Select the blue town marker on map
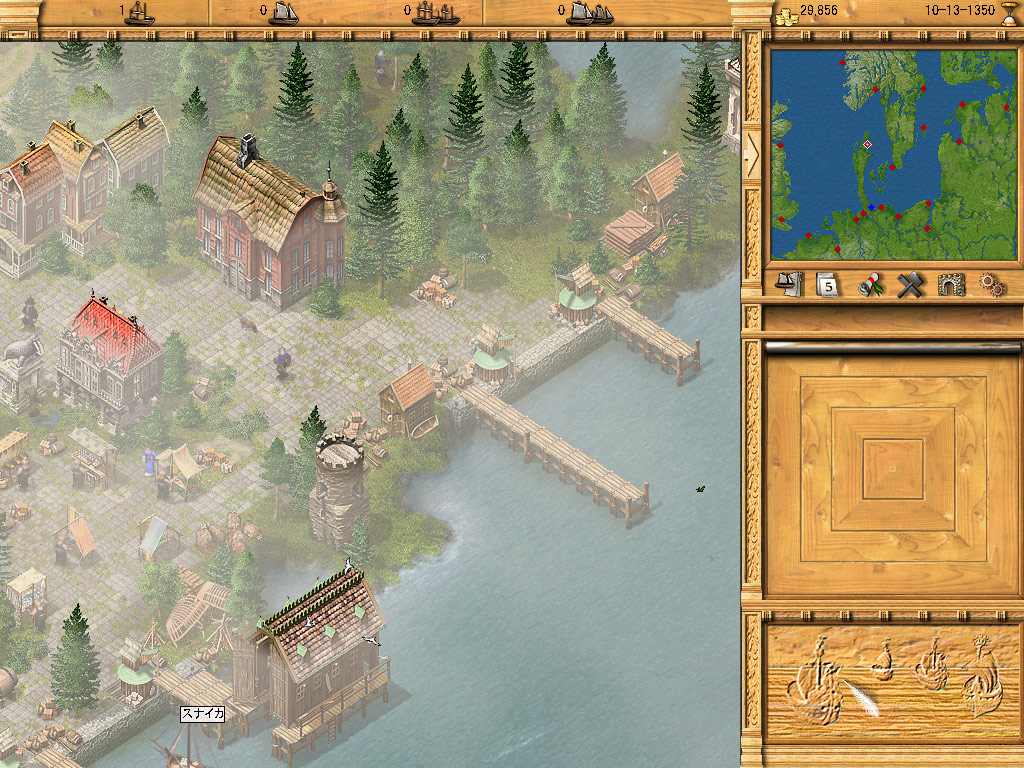 pyautogui.click(x=872, y=208)
